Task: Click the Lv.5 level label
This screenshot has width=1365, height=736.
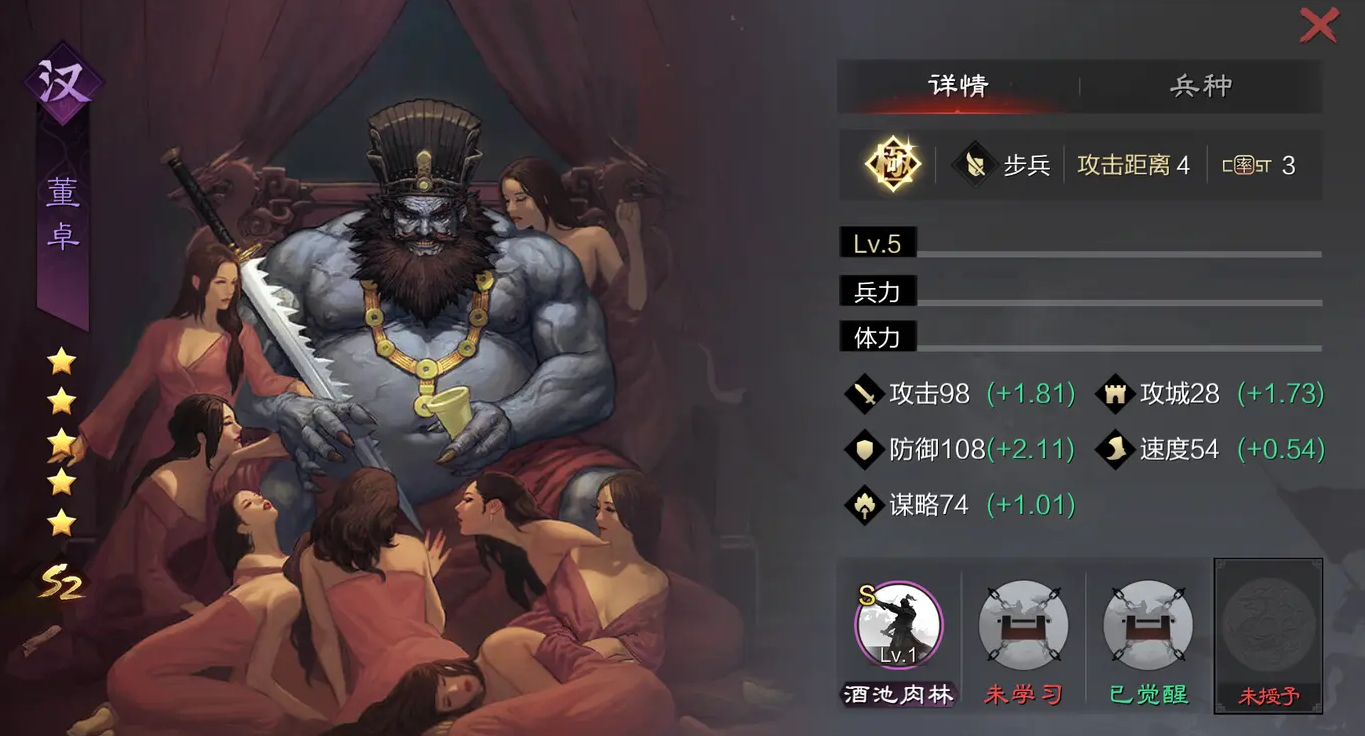Action: tap(876, 242)
